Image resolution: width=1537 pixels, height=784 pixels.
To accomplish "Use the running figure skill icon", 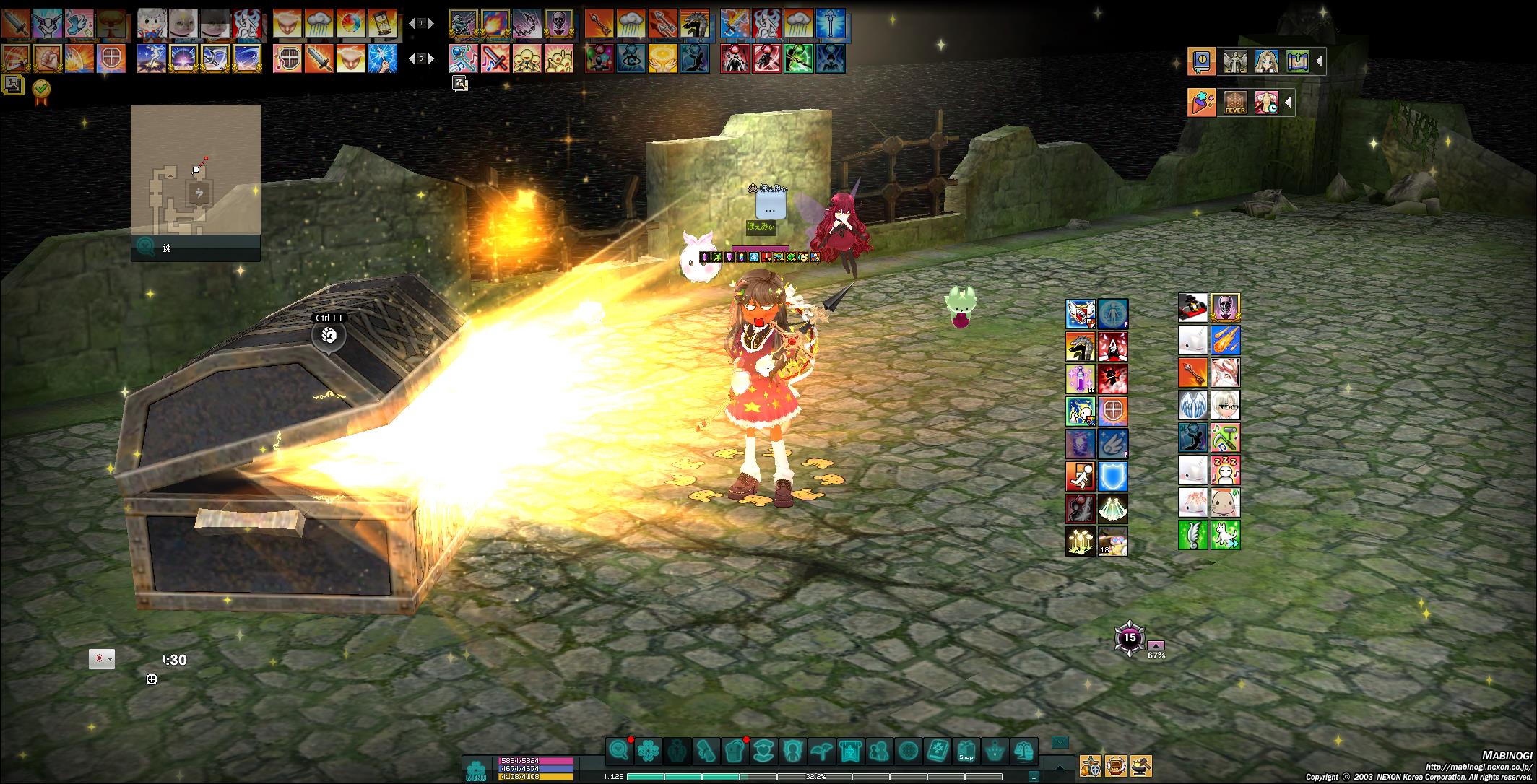I will click(1080, 476).
